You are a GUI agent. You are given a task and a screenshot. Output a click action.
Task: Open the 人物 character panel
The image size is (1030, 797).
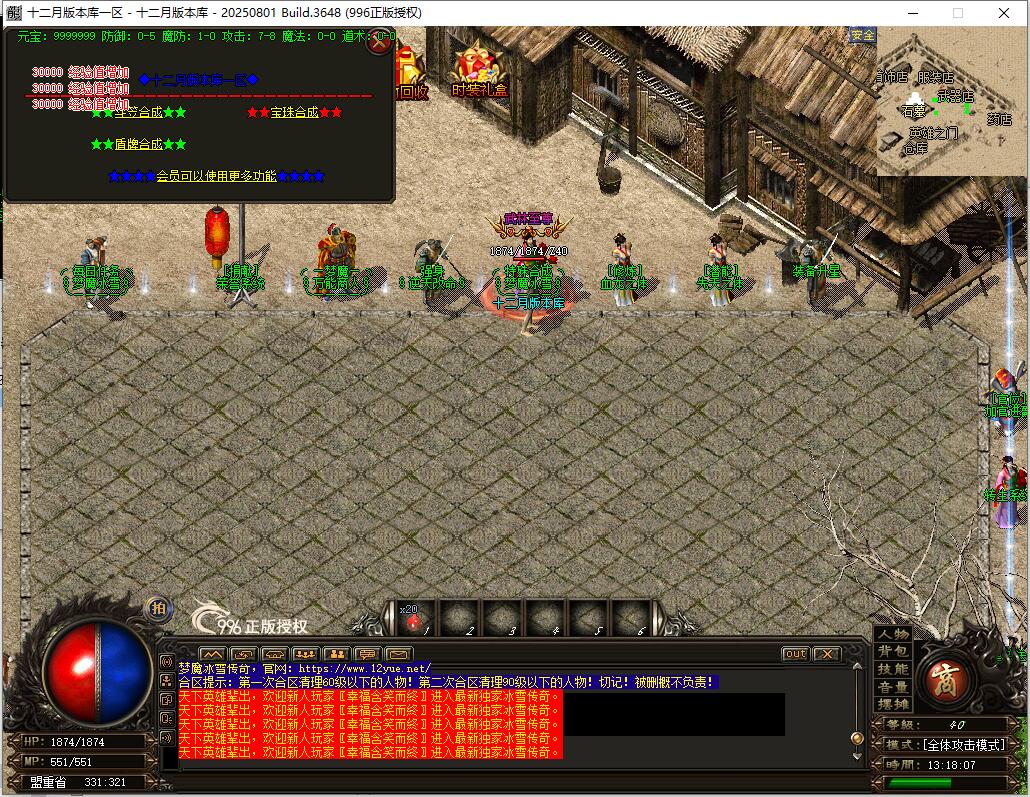pyautogui.click(x=893, y=635)
